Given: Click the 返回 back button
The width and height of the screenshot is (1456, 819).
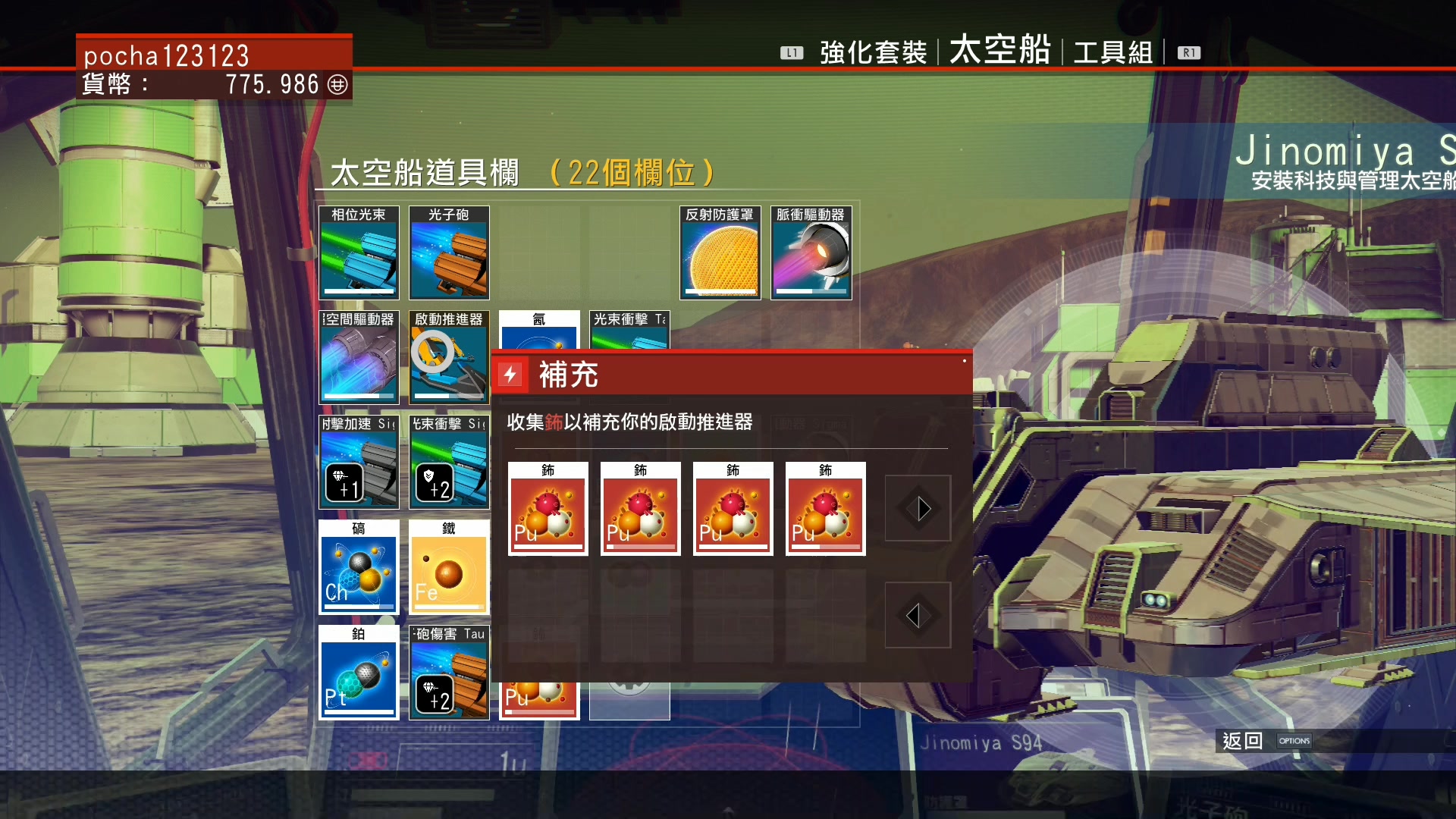Looking at the screenshot, I should 1241,741.
